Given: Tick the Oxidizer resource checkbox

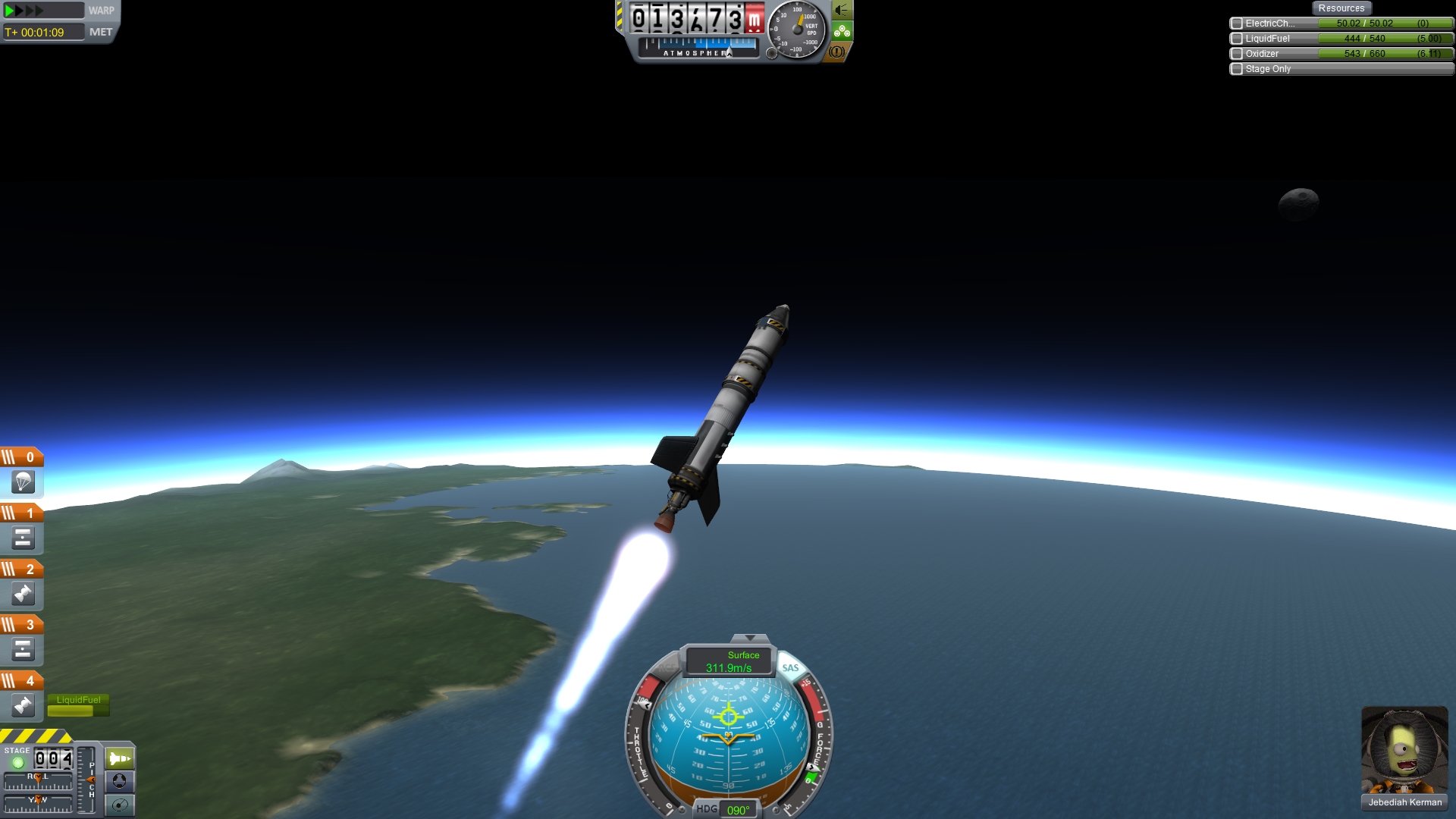Looking at the screenshot, I should pos(1237,54).
